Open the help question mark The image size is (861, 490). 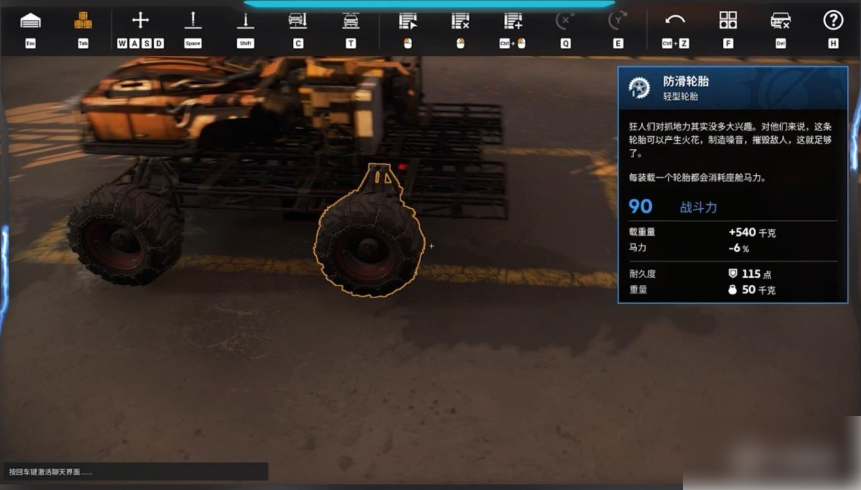[833, 21]
